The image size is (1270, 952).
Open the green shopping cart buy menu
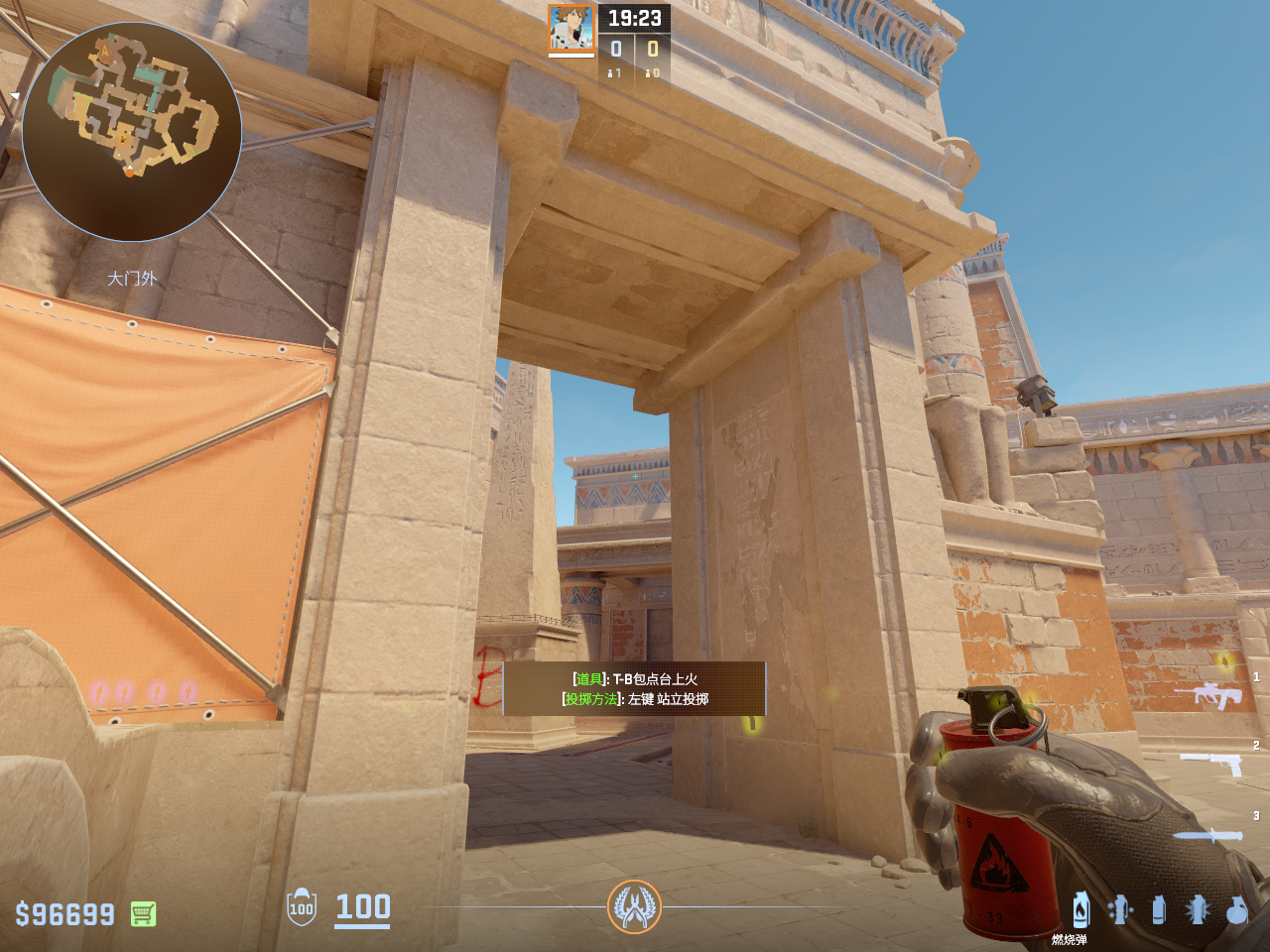click(143, 913)
